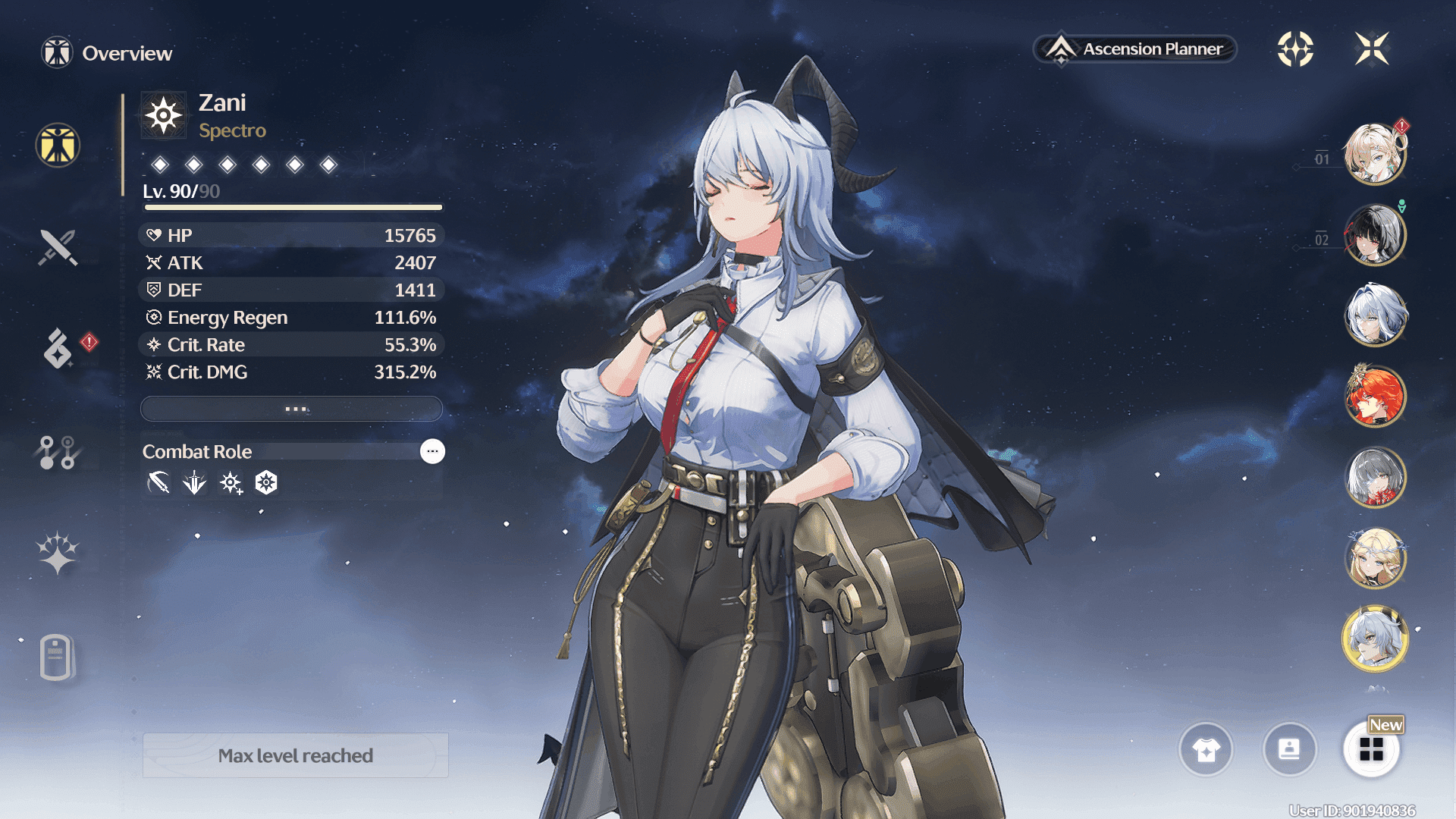This screenshot has height=819, width=1456.
Task: Switch to the Weapon tab with crossed-sword icon
Action: 58,247
